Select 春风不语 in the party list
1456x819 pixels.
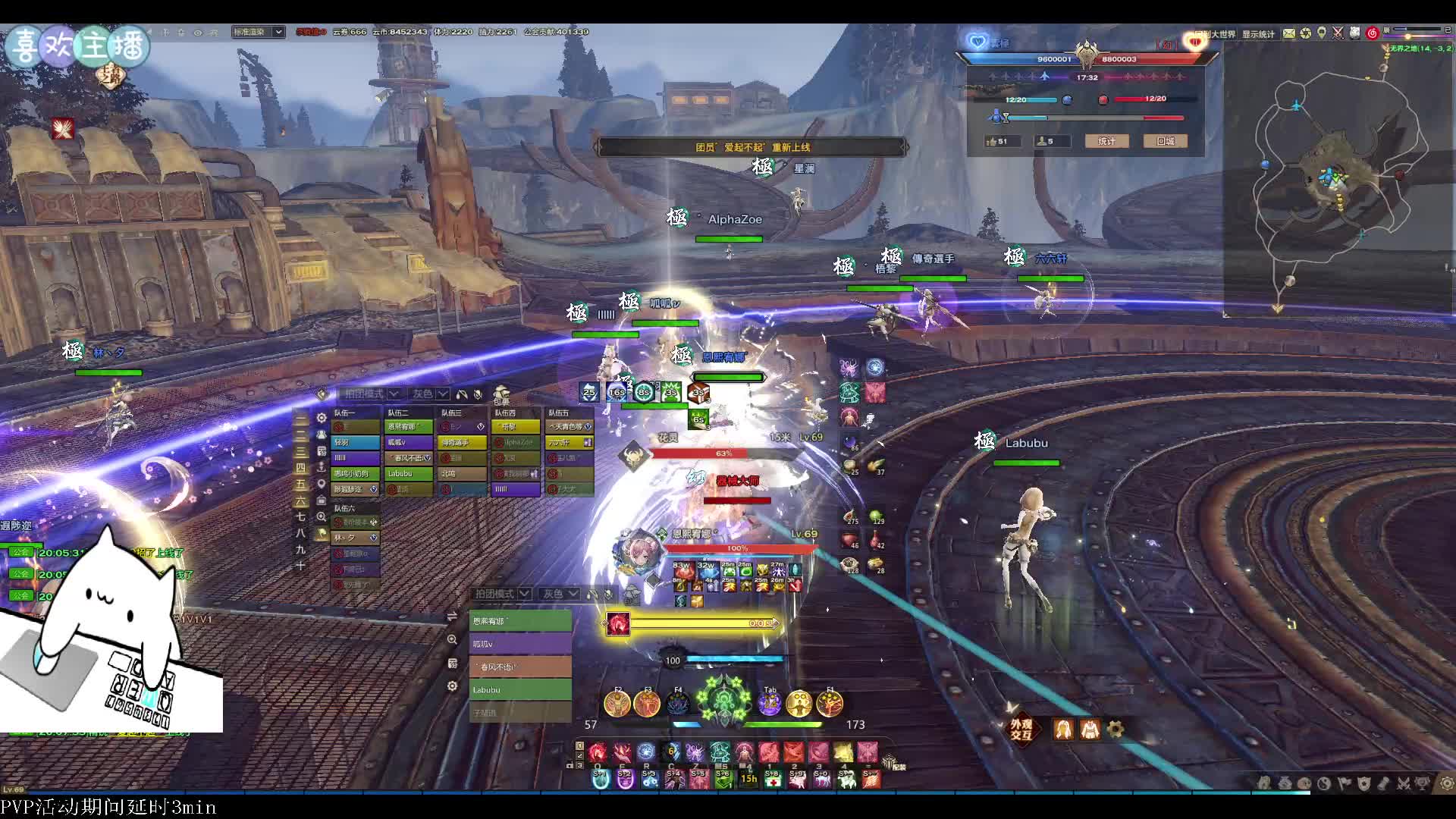(x=520, y=667)
